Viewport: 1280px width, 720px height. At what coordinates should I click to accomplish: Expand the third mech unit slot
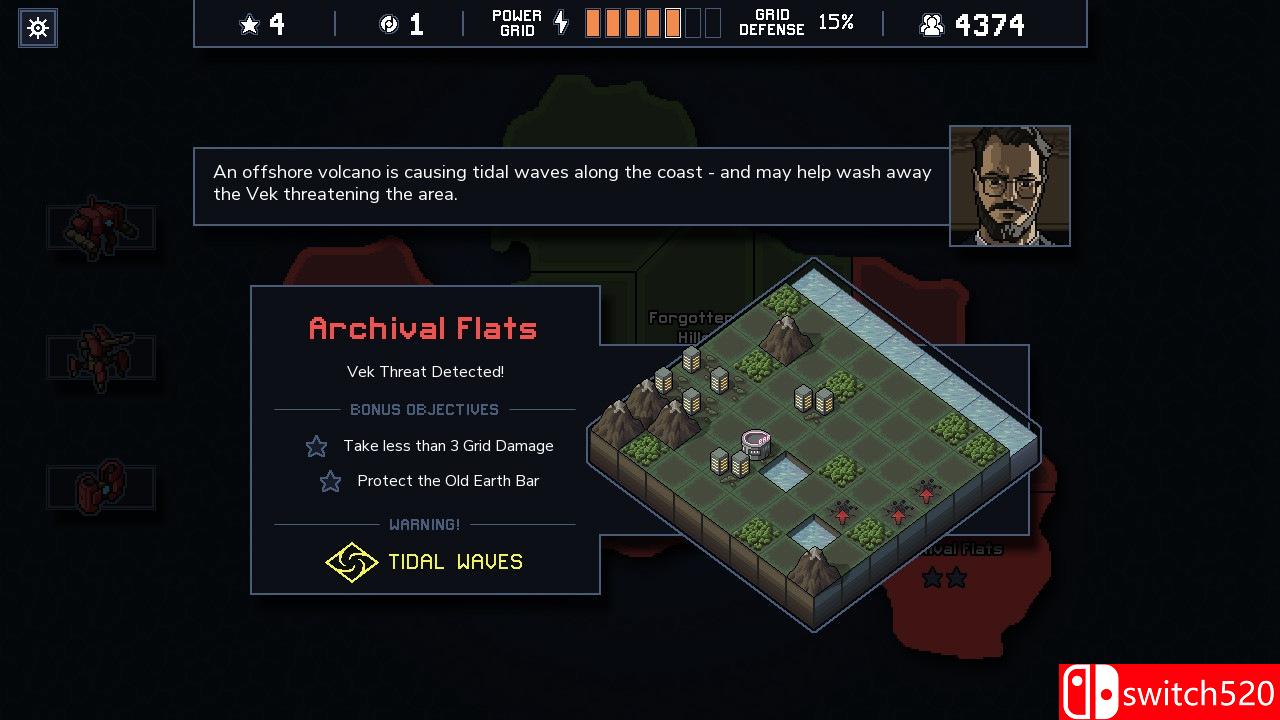pos(101,487)
